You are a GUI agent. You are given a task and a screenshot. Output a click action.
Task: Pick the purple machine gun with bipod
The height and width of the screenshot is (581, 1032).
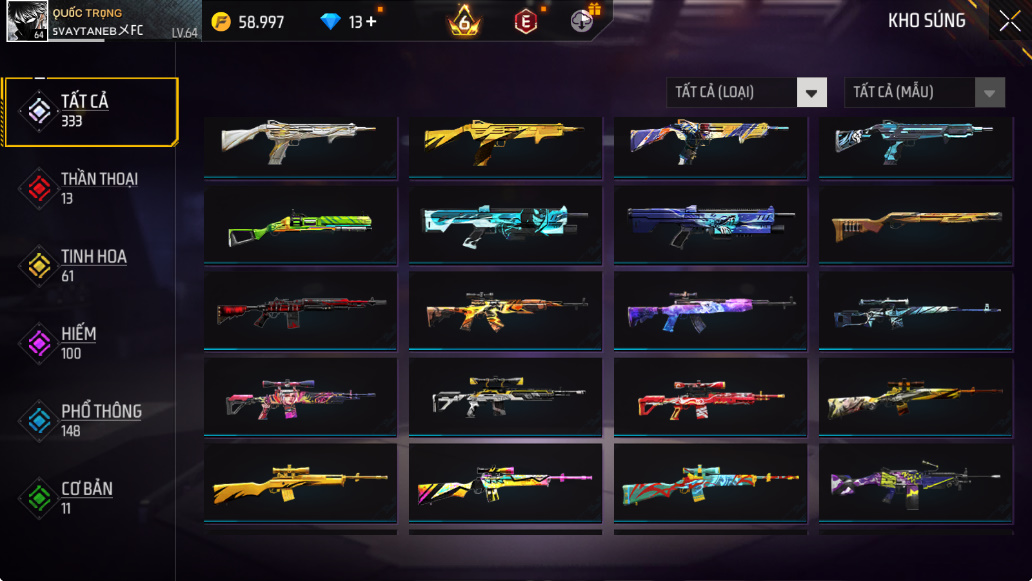(915, 485)
